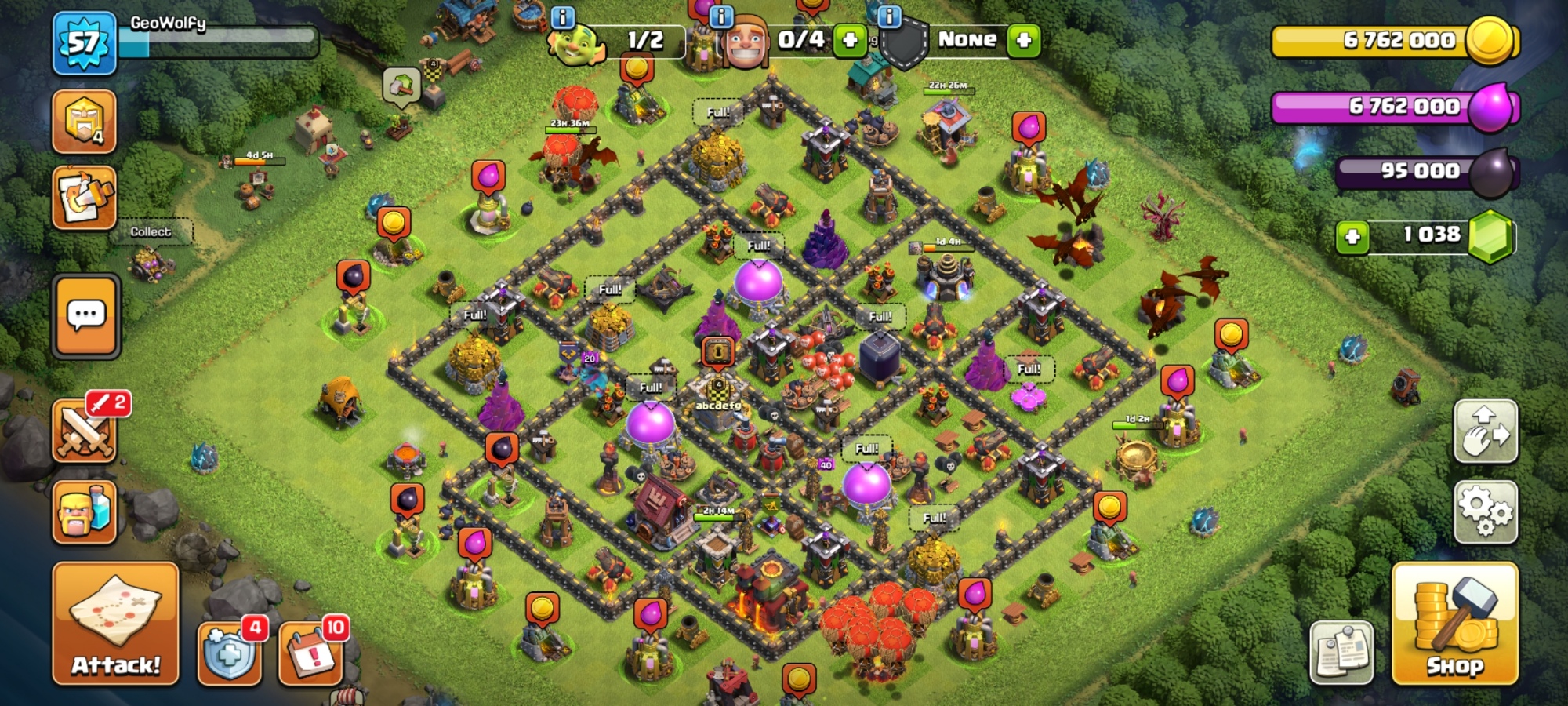Add a builder using the green plus
Image resolution: width=1568 pixels, height=706 pixels.
pyautogui.click(x=850, y=40)
